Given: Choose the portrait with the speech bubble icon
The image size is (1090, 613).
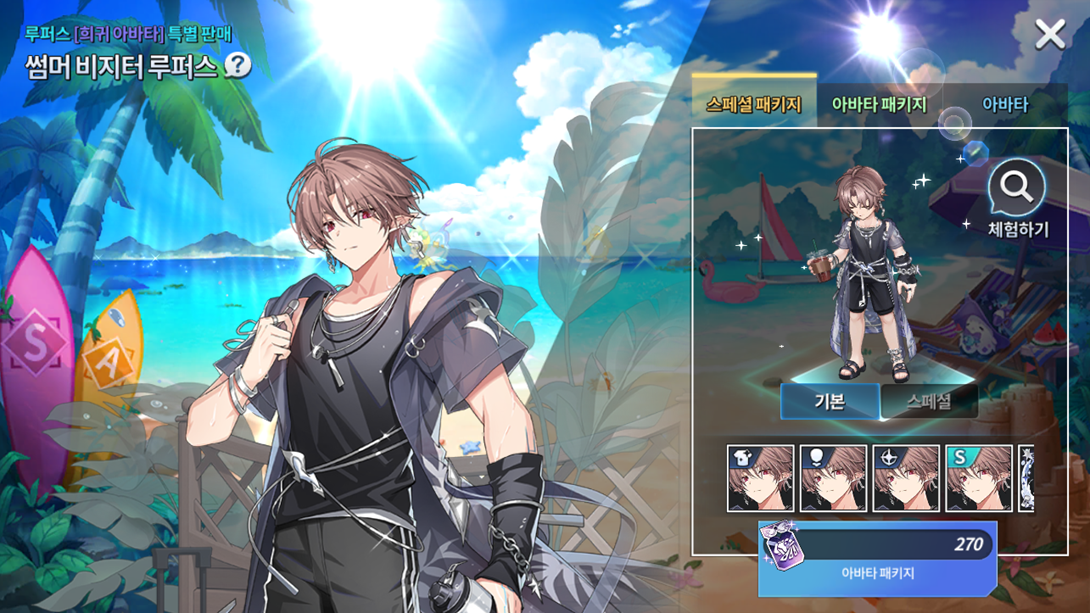Looking at the screenshot, I should 833,479.
